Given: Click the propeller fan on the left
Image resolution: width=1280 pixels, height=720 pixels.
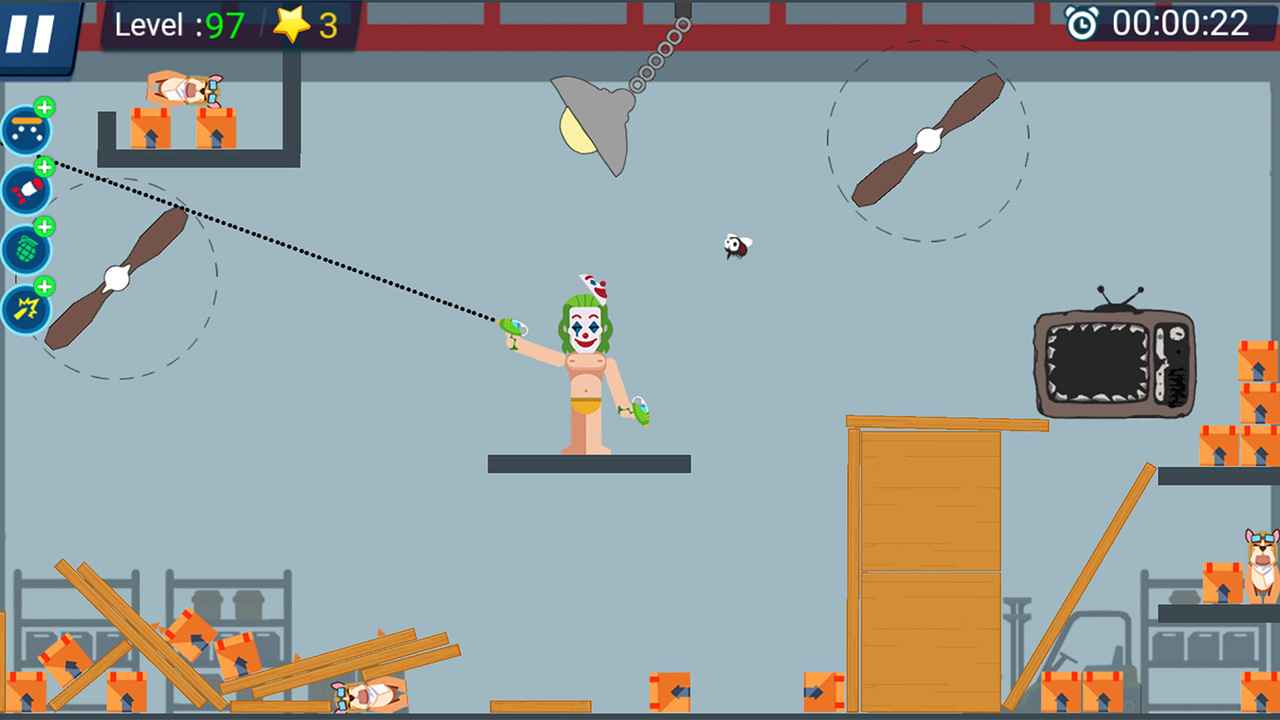Looking at the screenshot, I should (115, 278).
